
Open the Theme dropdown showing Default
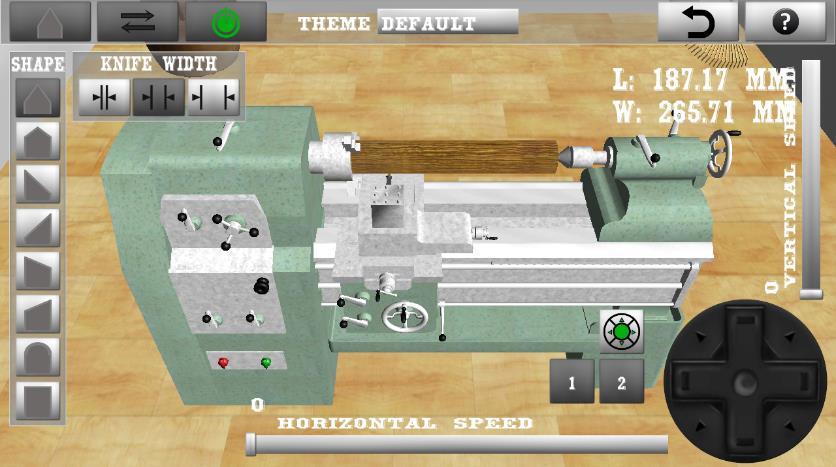448,22
